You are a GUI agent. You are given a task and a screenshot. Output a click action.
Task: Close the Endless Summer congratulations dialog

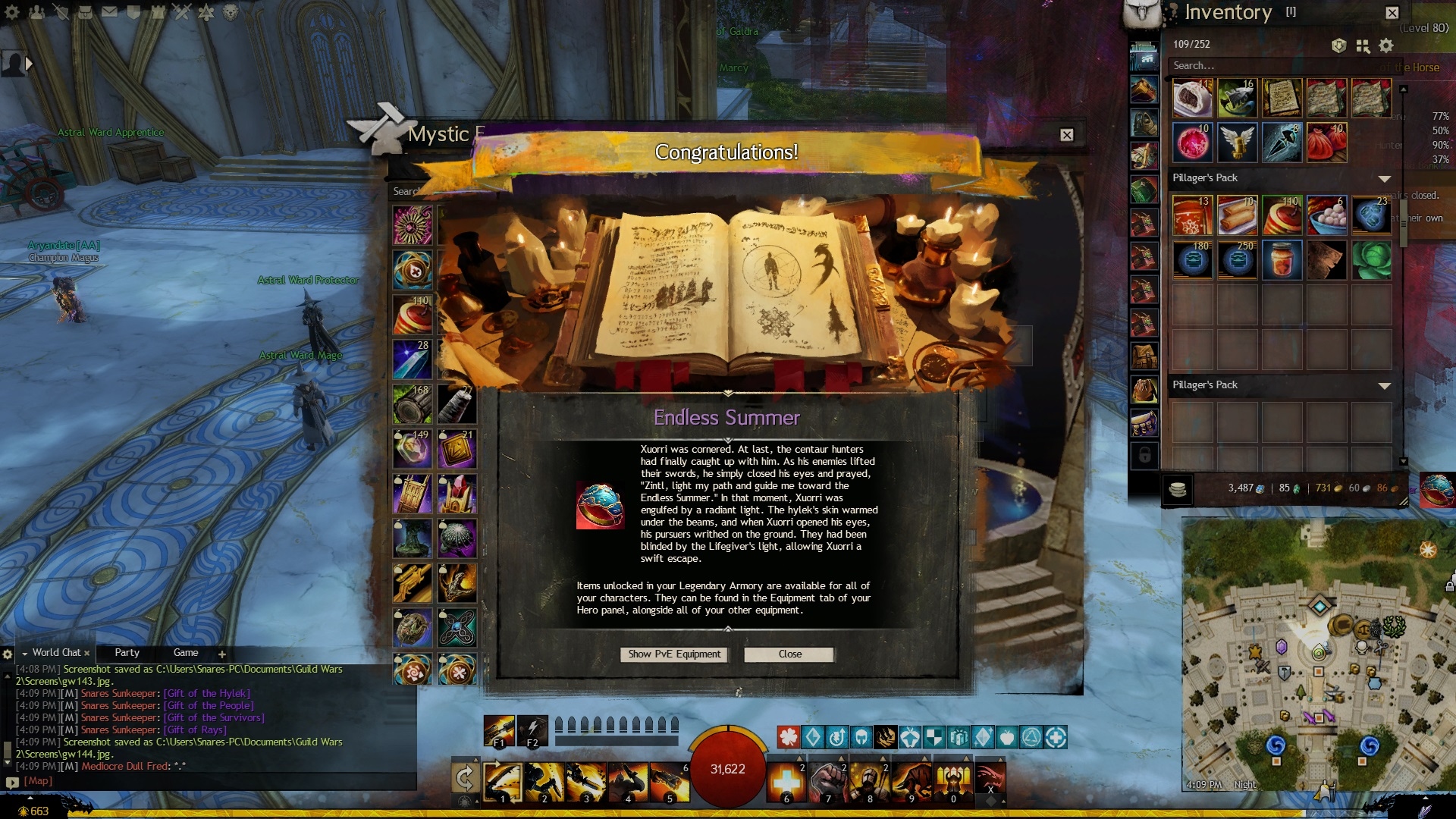[789, 654]
